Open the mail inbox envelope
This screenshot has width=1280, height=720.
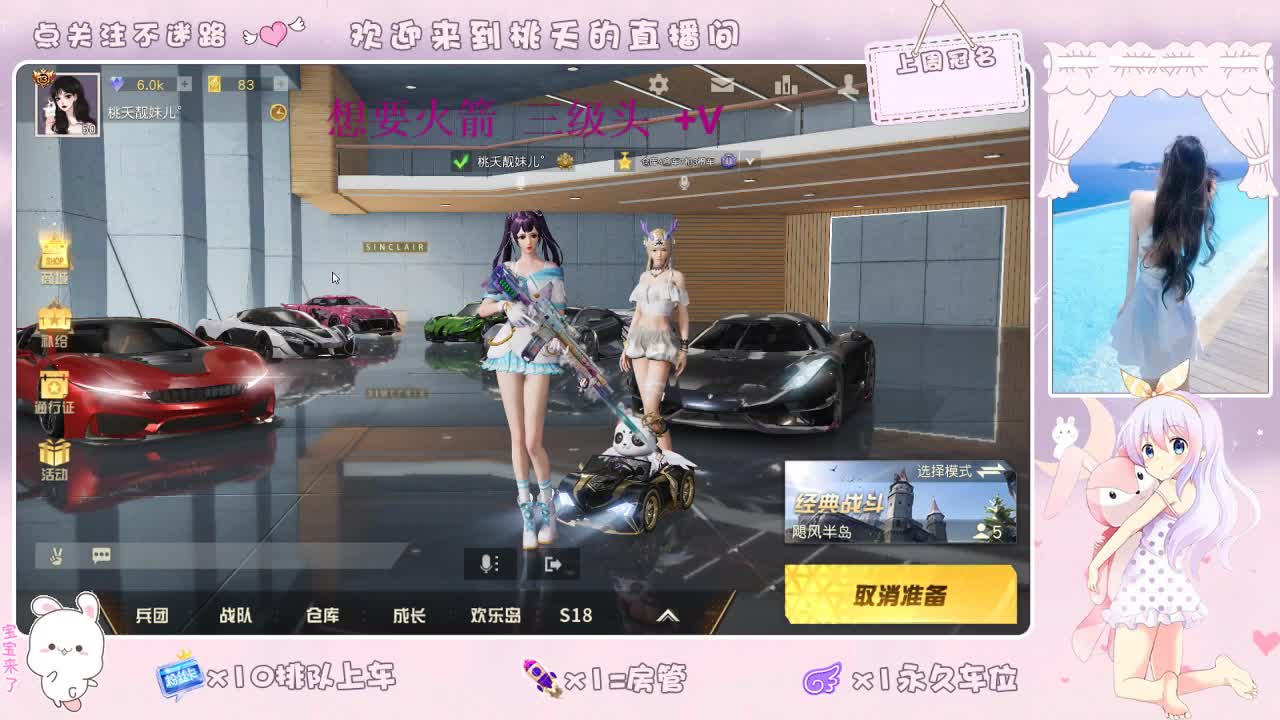(x=723, y=86)
